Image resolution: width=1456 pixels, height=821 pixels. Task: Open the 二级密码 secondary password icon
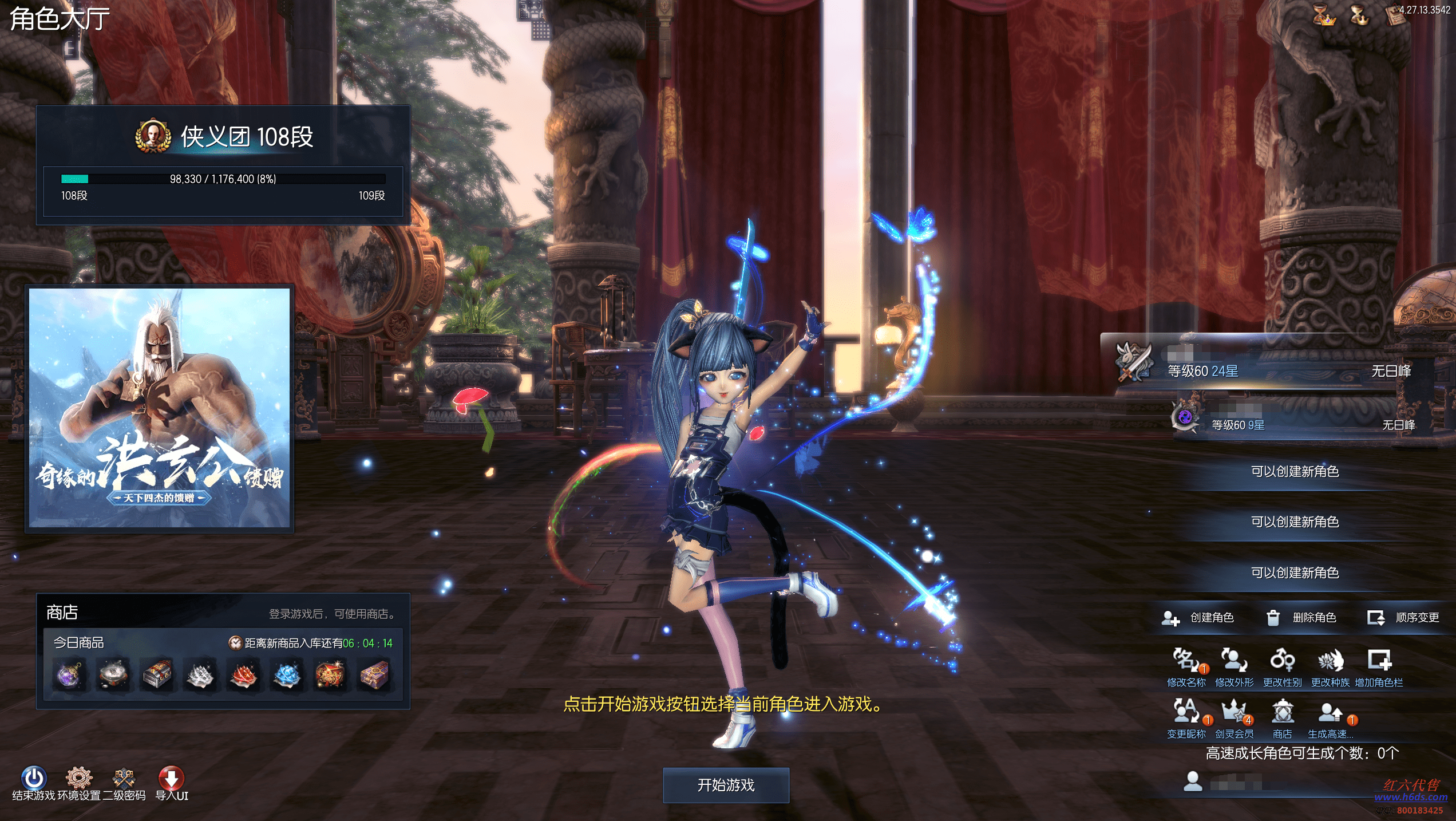124,779
